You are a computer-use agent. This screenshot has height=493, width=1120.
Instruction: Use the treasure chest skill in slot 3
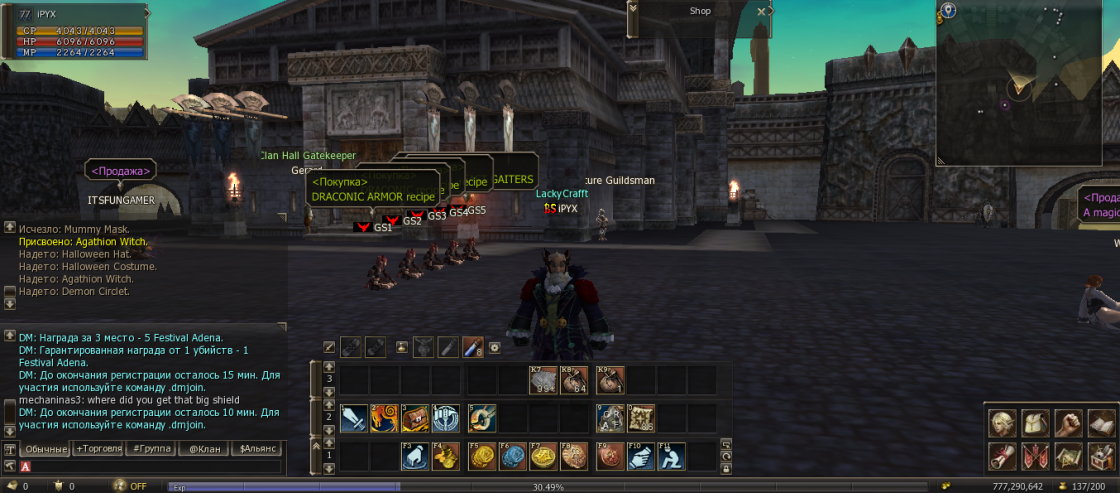point(415,418)
